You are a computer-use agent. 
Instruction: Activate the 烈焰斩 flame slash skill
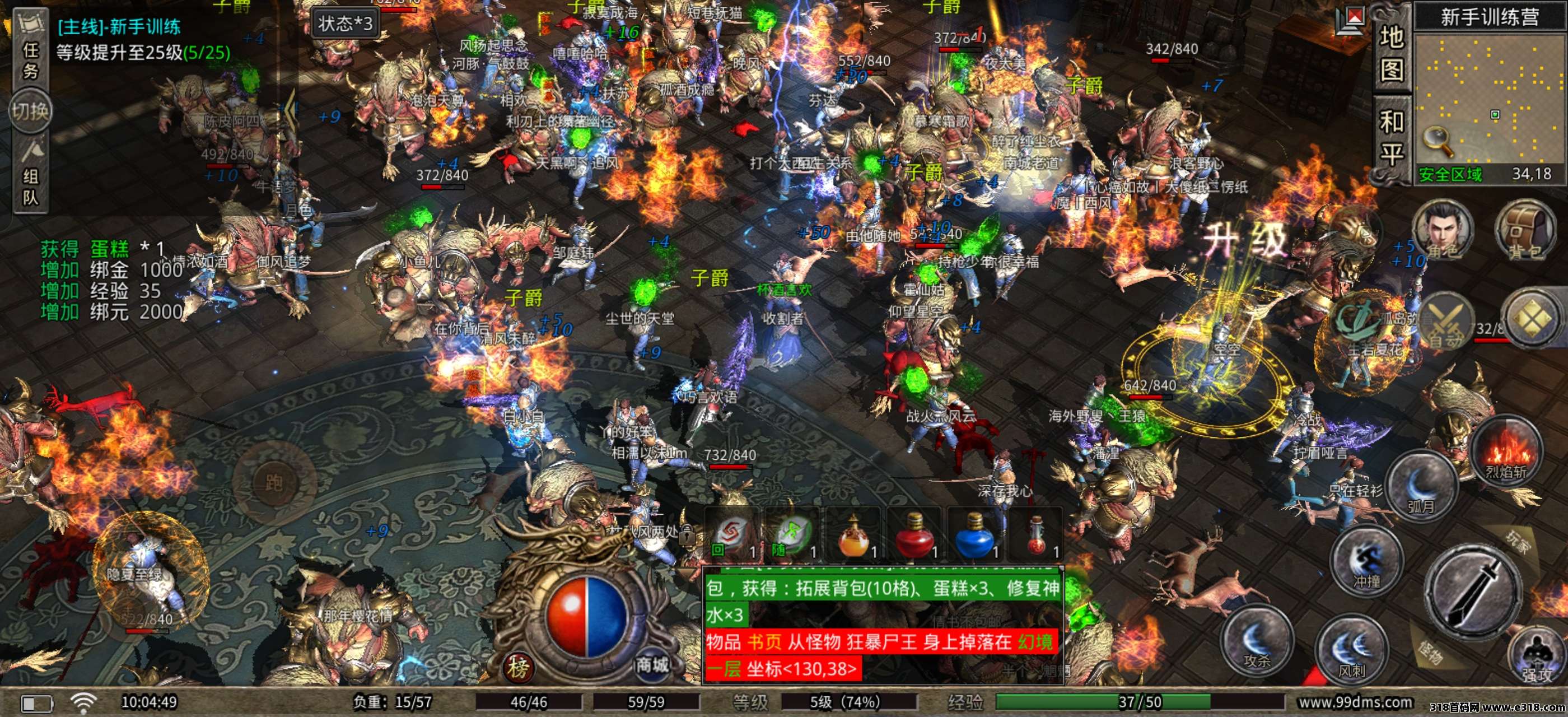point(1506,450)
